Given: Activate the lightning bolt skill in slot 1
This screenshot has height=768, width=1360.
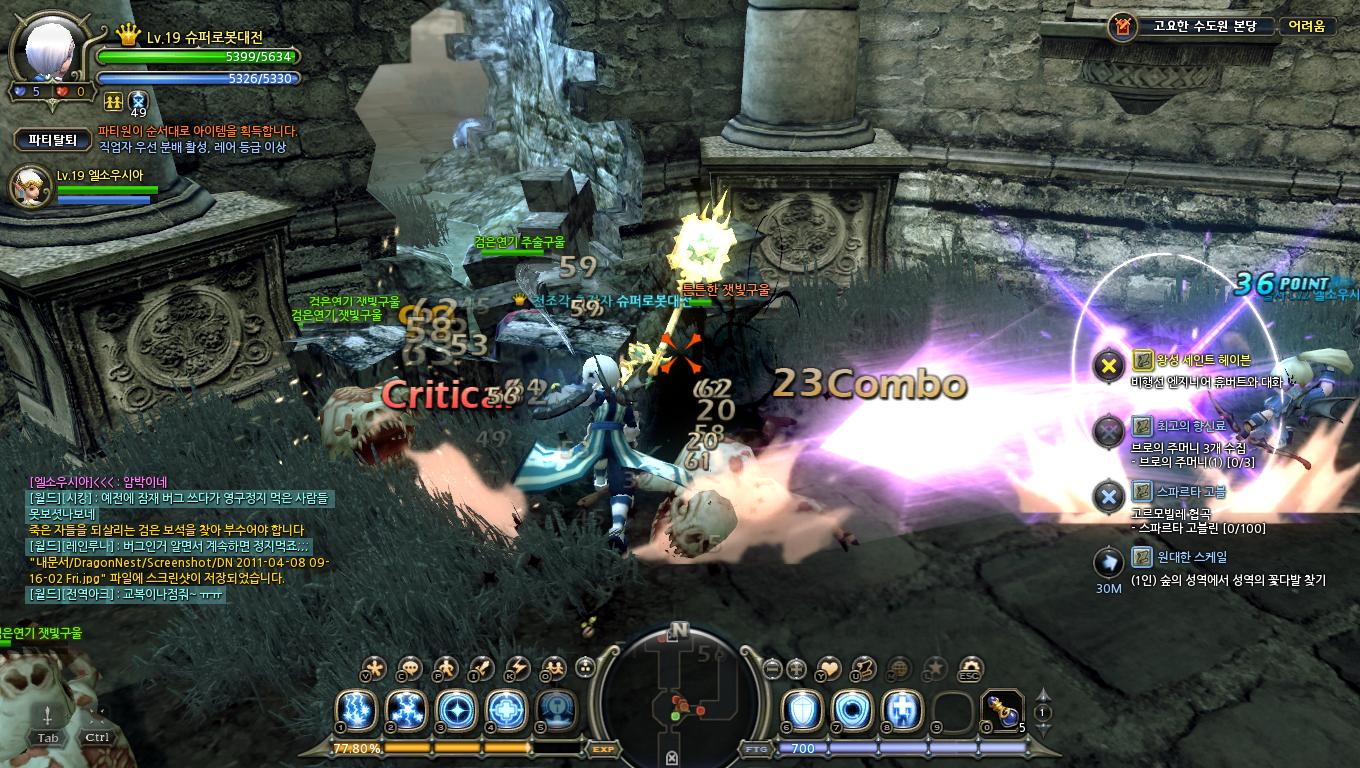Looking at the screenshot, I should [x=354, y=710].
